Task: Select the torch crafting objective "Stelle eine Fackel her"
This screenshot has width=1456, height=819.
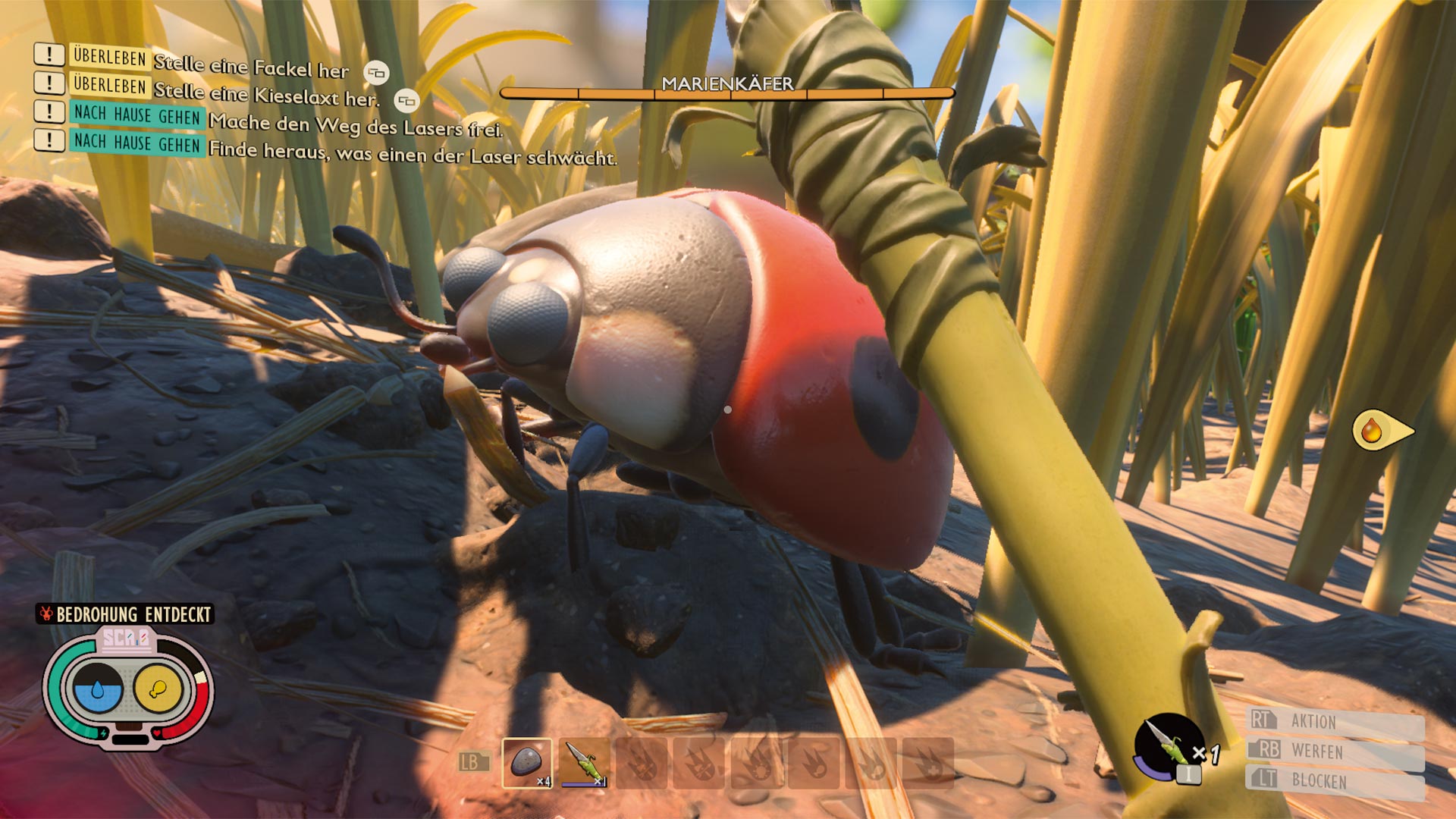Action: click(250, 67)
